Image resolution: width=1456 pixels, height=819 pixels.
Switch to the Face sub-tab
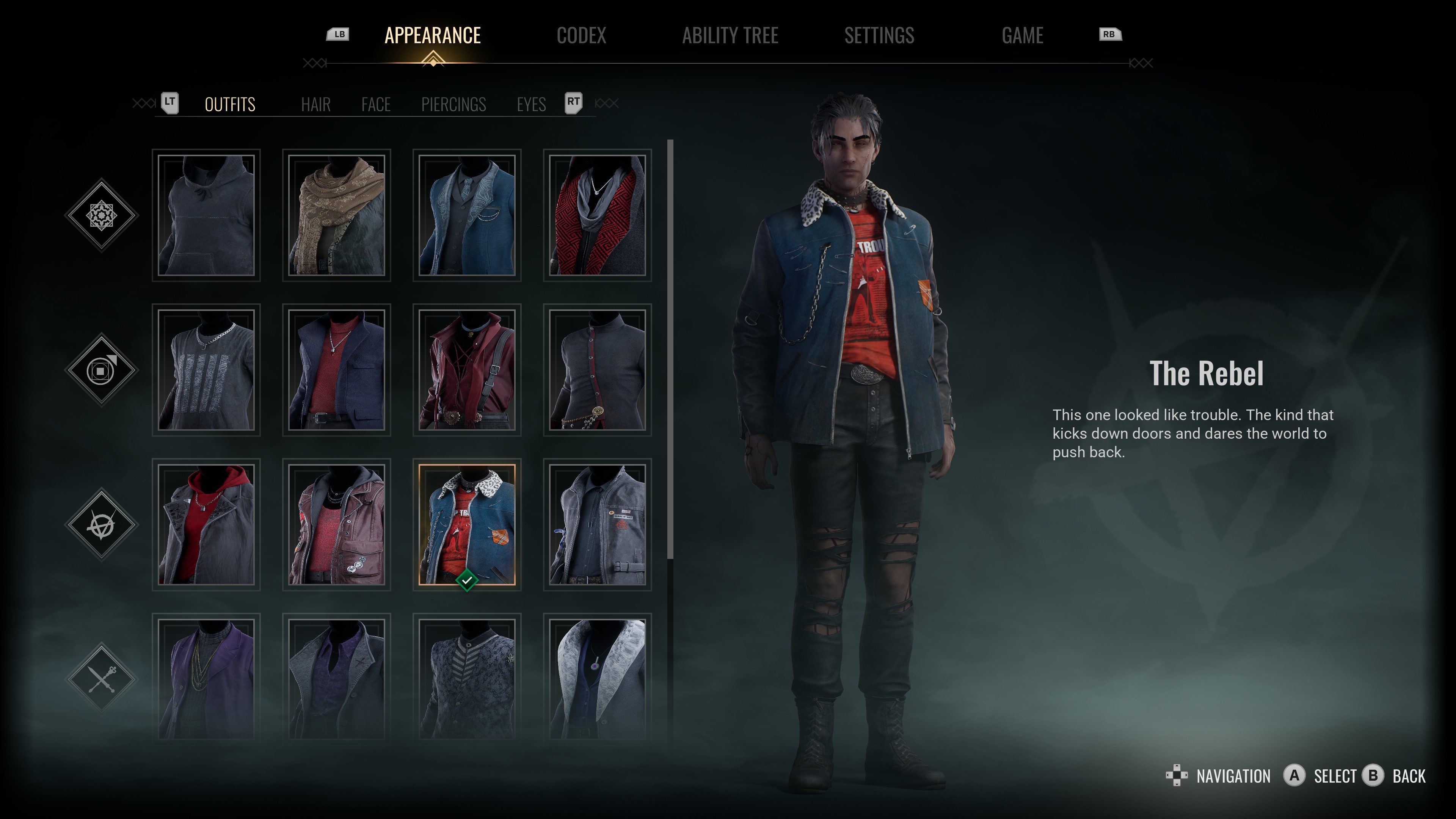coord(376,105)
